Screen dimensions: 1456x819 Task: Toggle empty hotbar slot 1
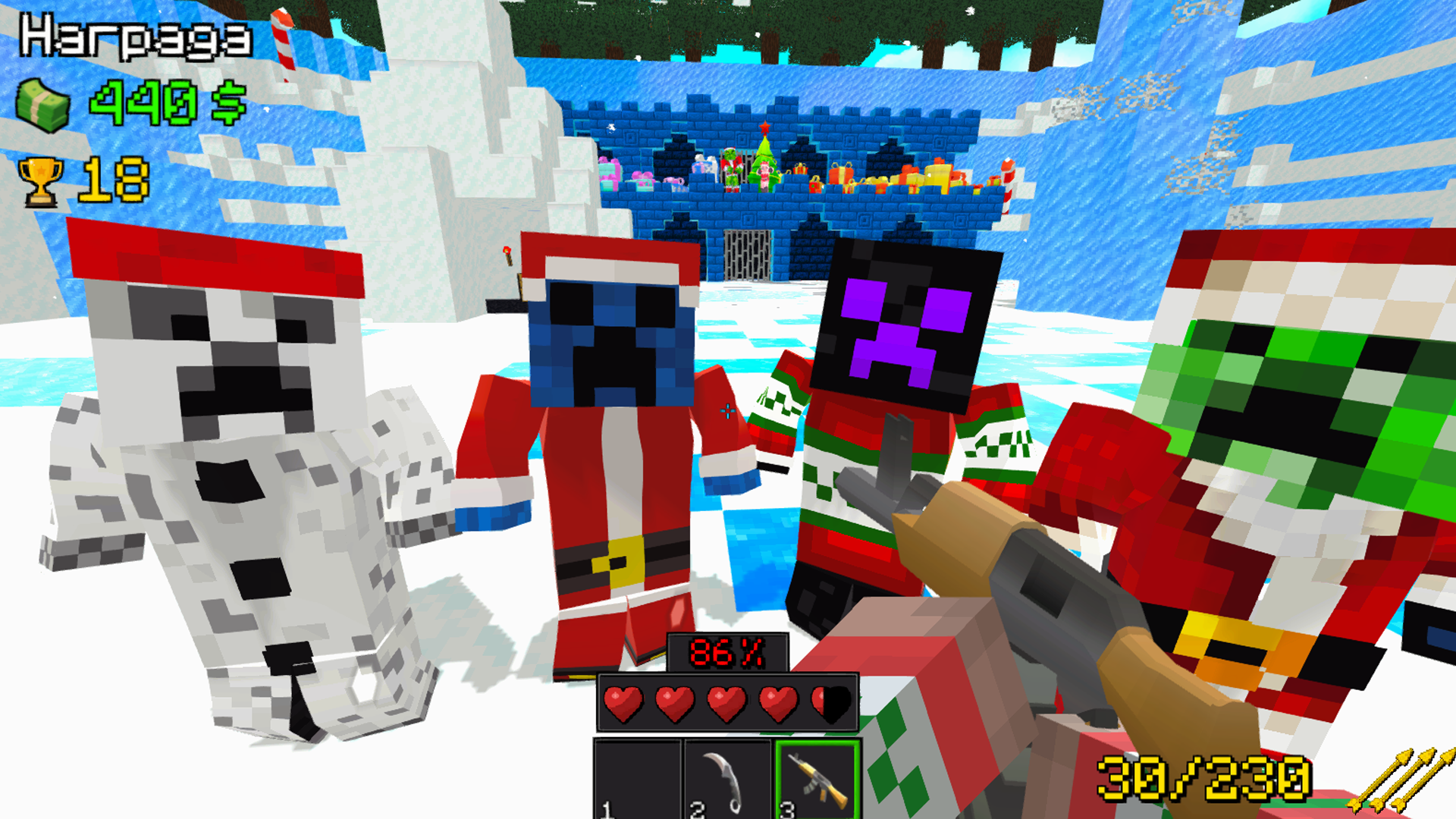pos(639,783)
